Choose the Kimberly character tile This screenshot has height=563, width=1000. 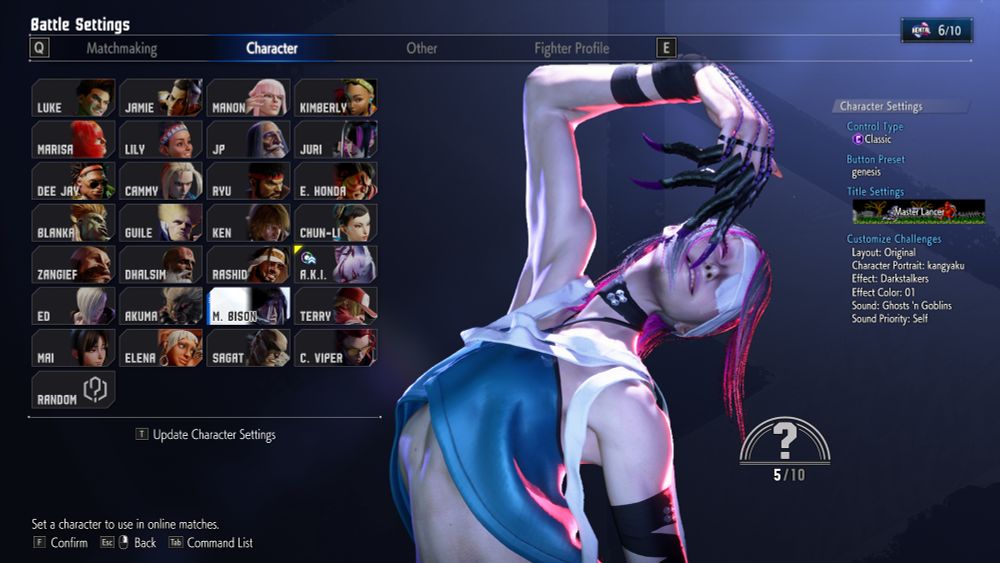335,98
